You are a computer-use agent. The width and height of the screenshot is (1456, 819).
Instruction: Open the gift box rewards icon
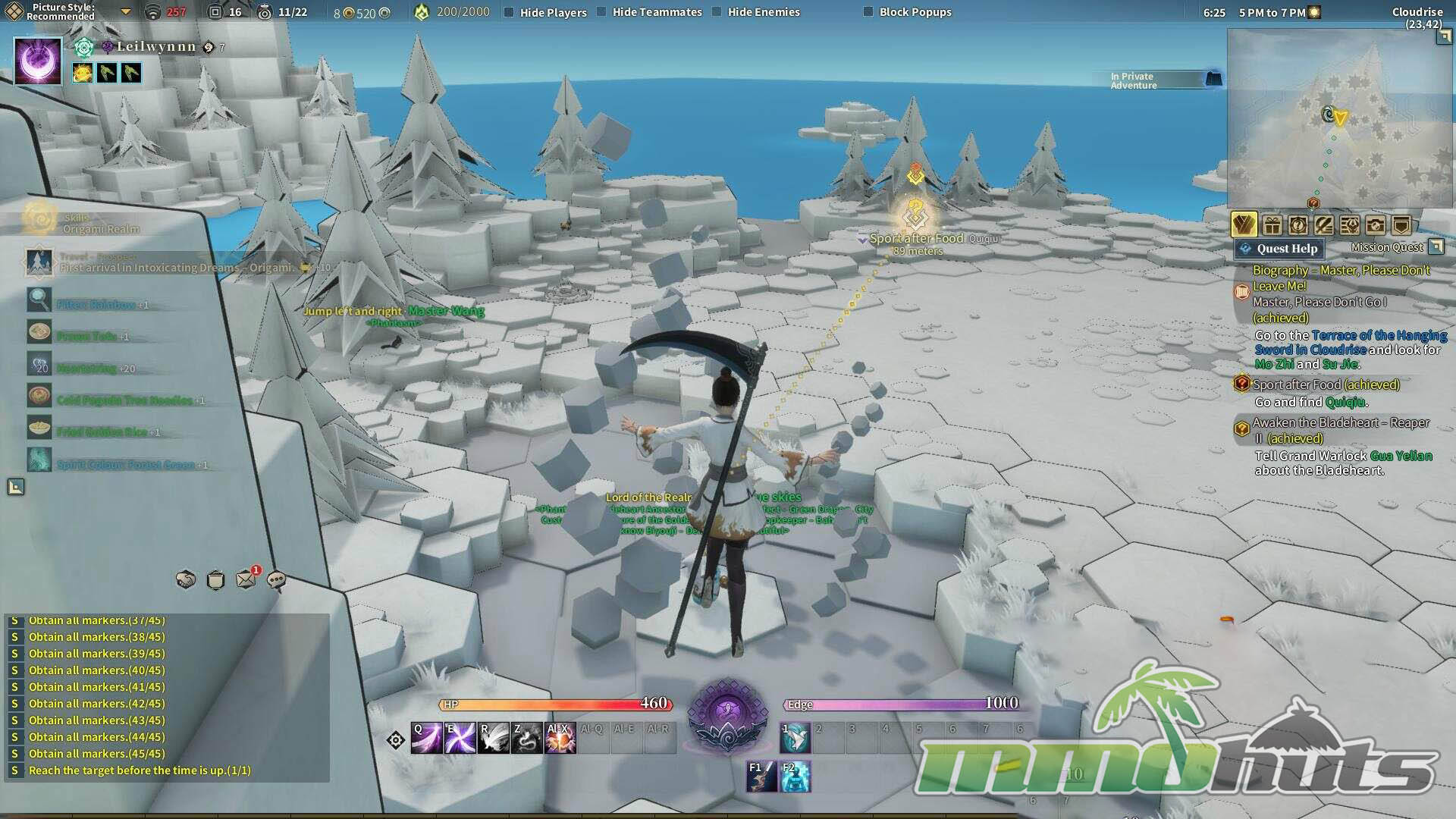click(x=1272, y=225)
